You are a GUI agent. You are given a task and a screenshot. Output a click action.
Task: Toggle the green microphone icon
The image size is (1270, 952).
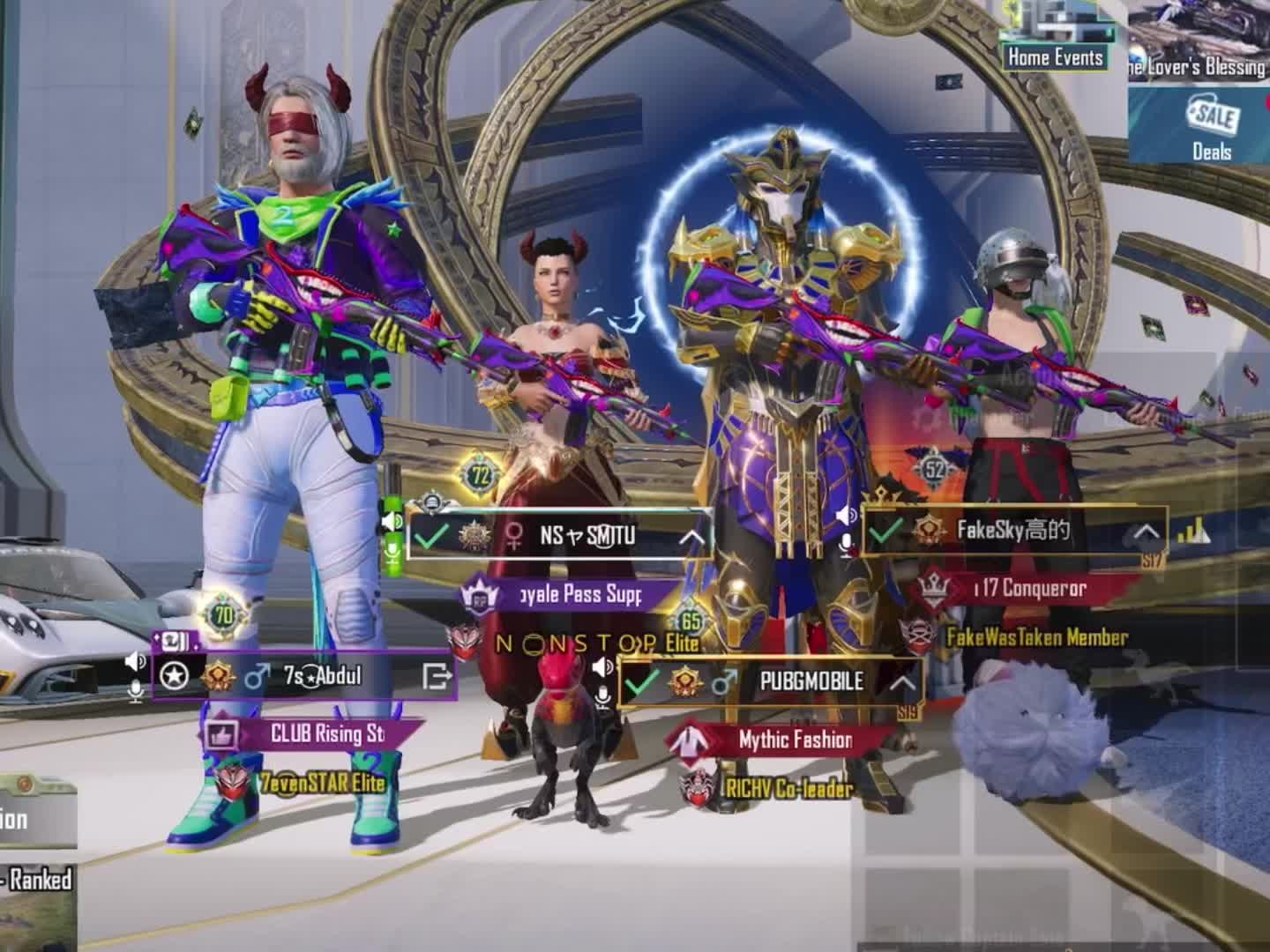pos(392,552)
